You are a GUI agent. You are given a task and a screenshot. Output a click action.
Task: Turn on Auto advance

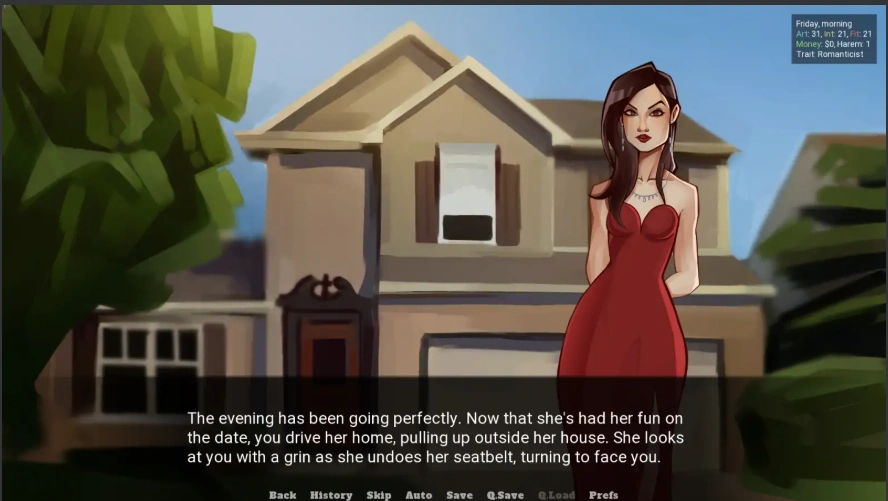click(419, 495)
